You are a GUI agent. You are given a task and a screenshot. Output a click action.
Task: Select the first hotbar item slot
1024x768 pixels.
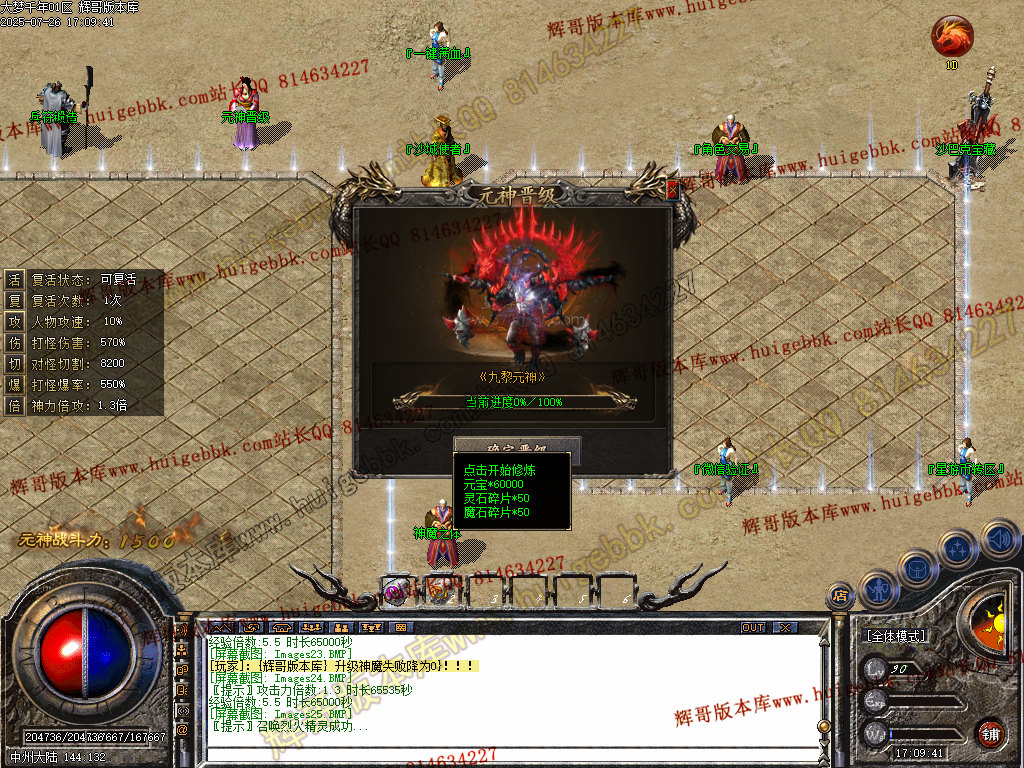pyautogui.click(x=395, y=590)
